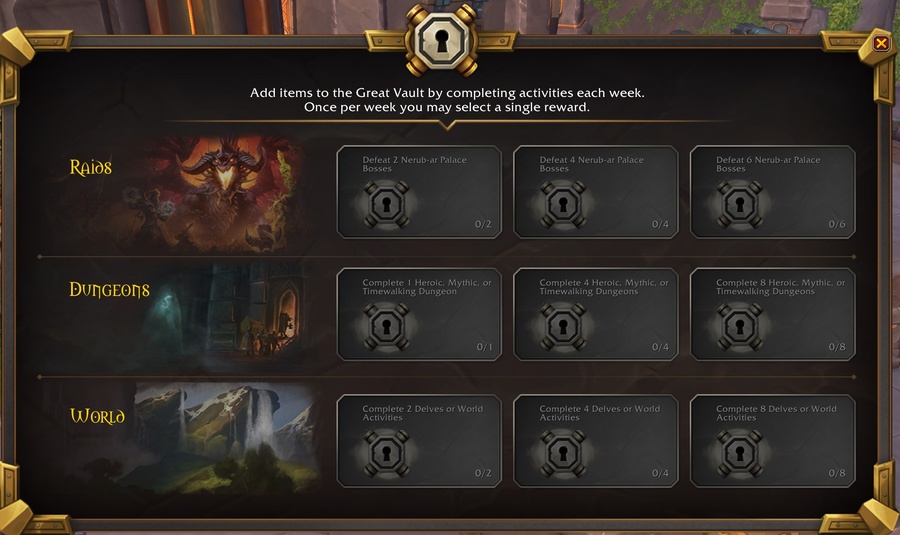Click the Complete 4 Delves reward slot
This screenshot has width=900, height=535.
point(596,441)
